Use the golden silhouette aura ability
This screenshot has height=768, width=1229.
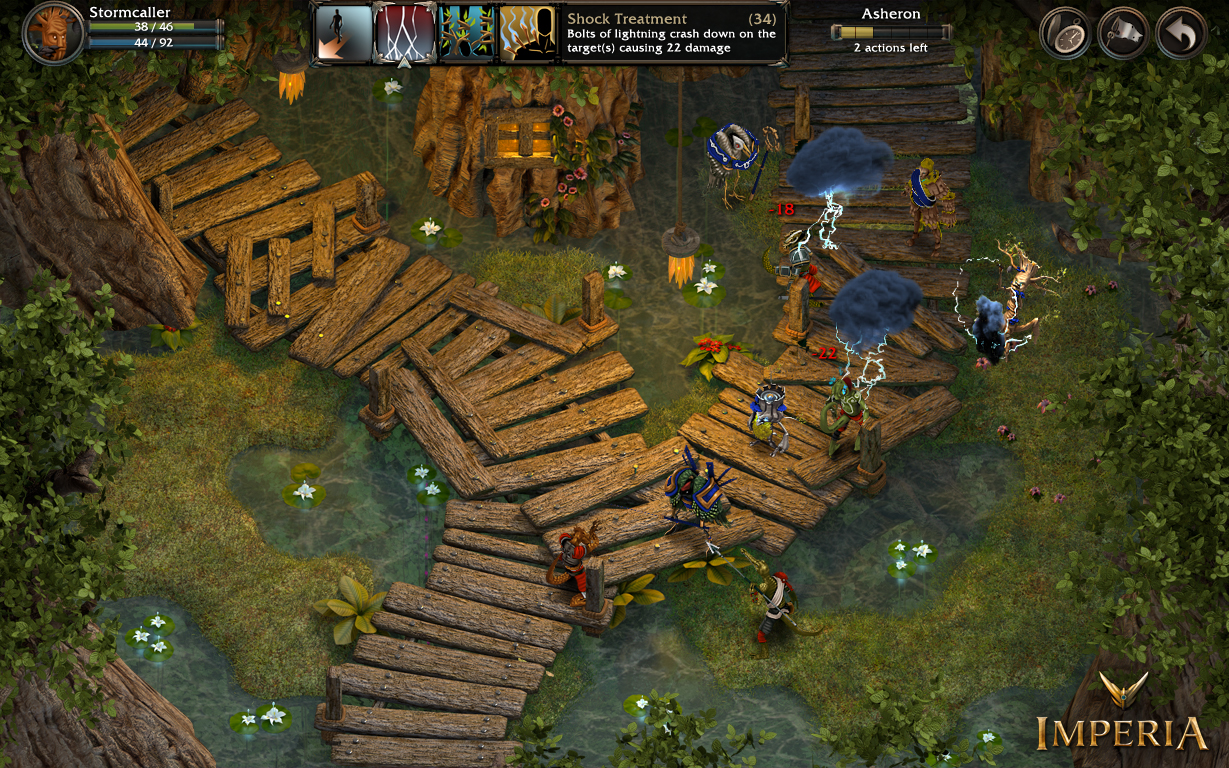coord(527,34)
